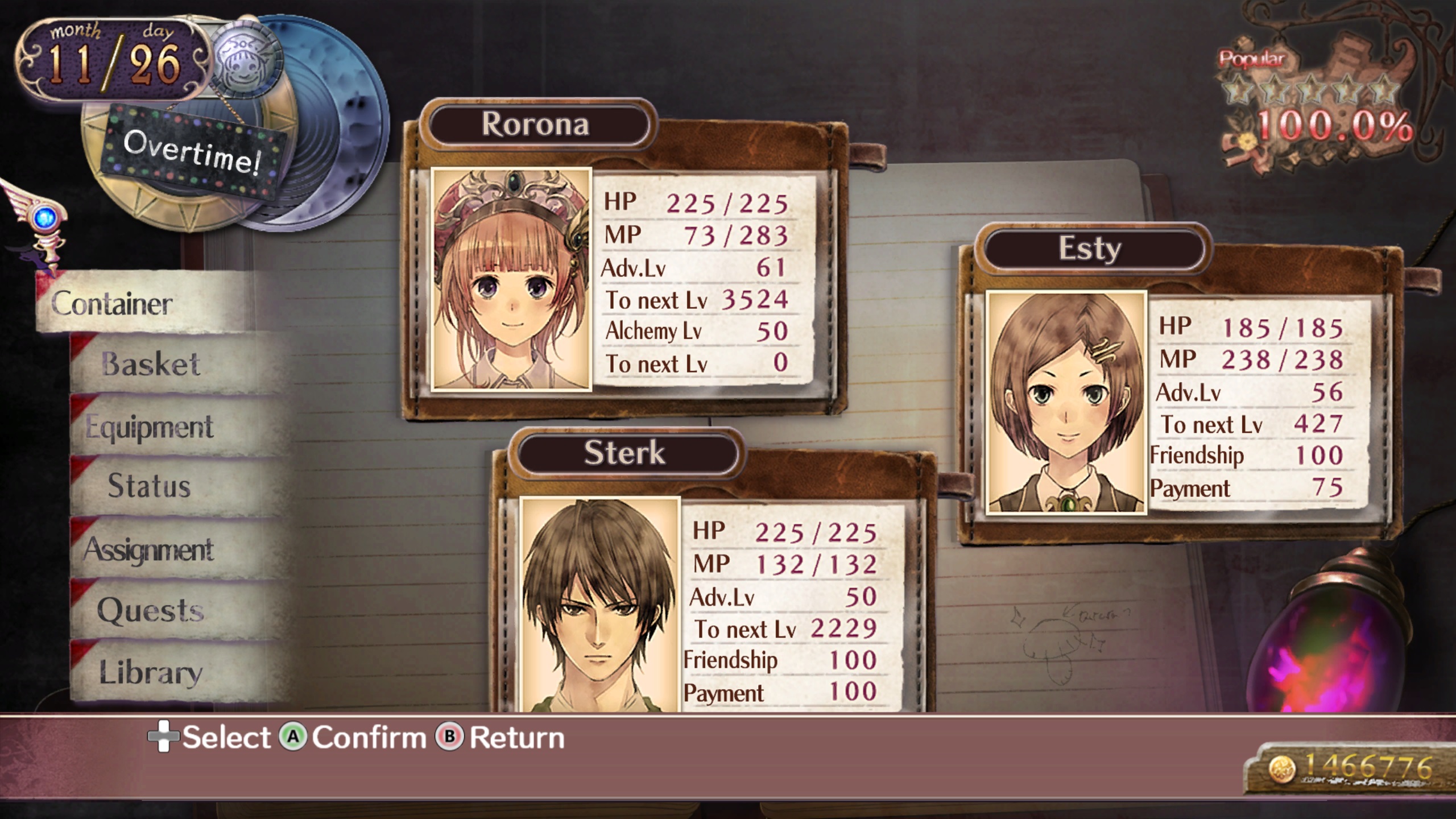Choose Status from the menu
Screen dimensions: 1456x819
(x=150, y=486)
